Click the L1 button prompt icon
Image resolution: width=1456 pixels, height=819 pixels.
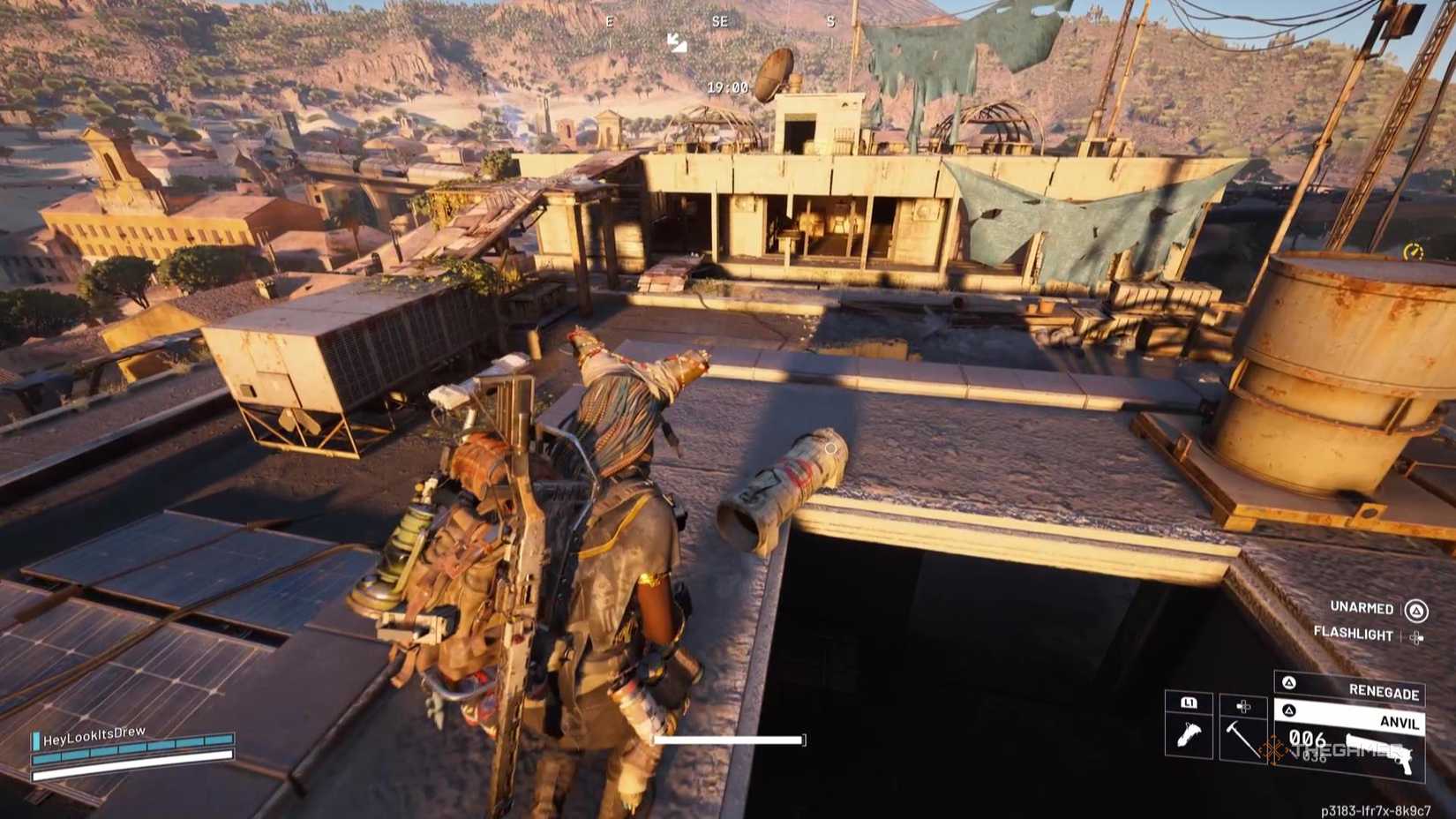coord(1190,703)
